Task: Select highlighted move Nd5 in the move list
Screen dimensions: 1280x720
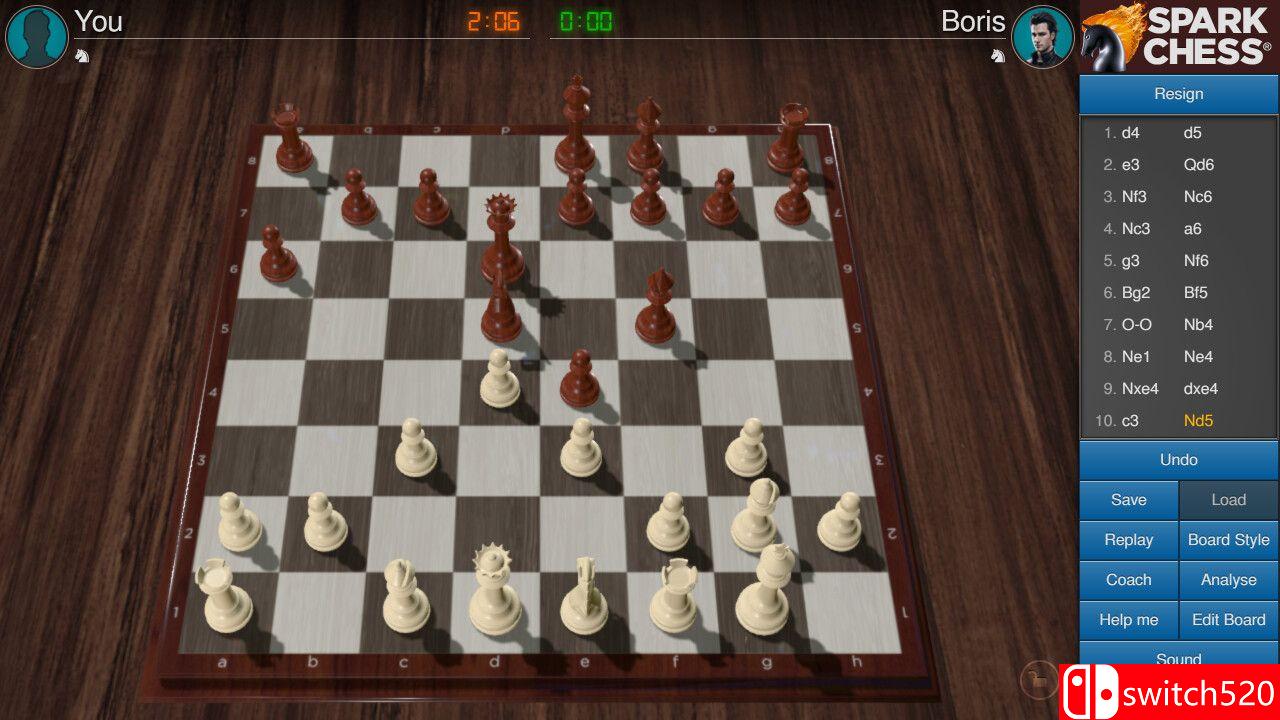Action: point(1197,421)
